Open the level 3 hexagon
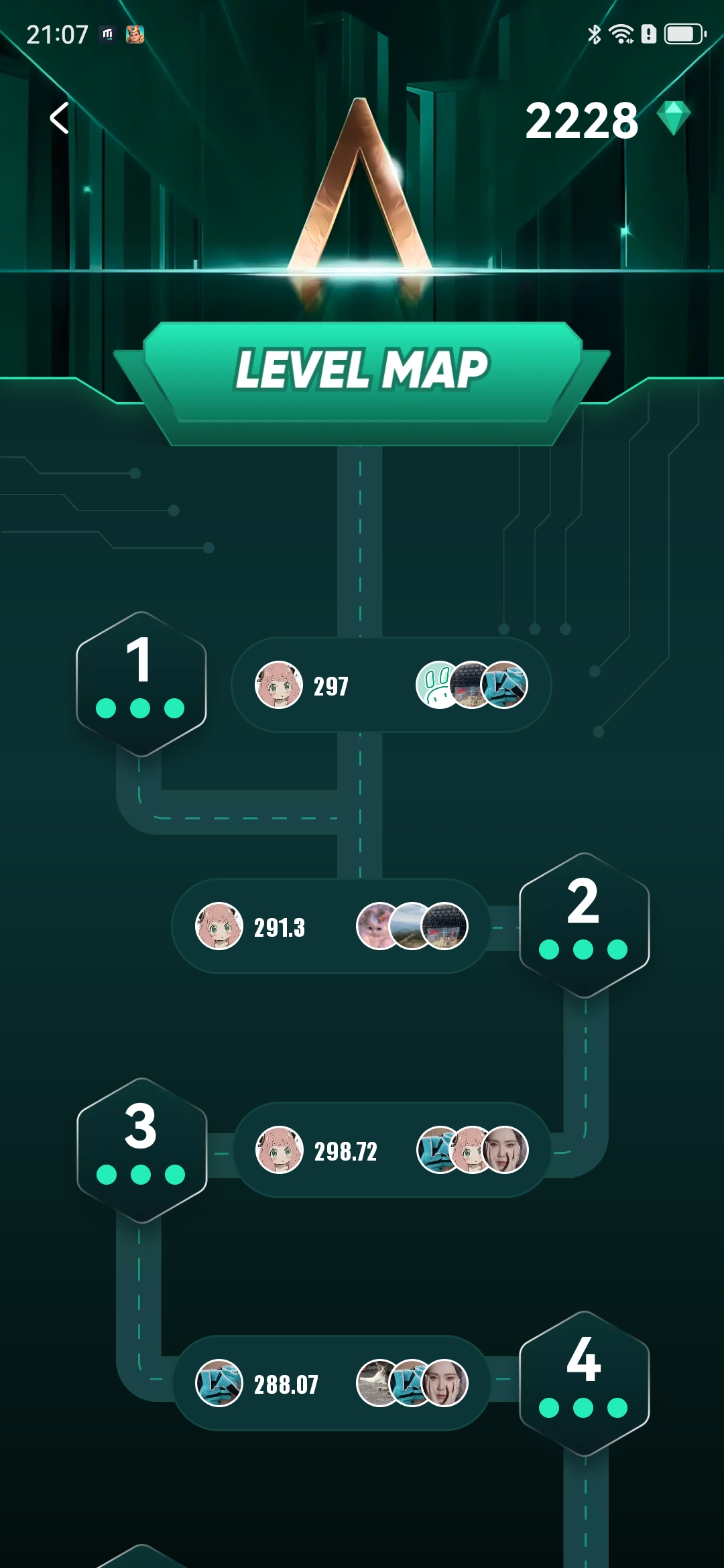The width and height of the screenshot is (724, 1568). pyautogui.click(x=141, y=1150)
